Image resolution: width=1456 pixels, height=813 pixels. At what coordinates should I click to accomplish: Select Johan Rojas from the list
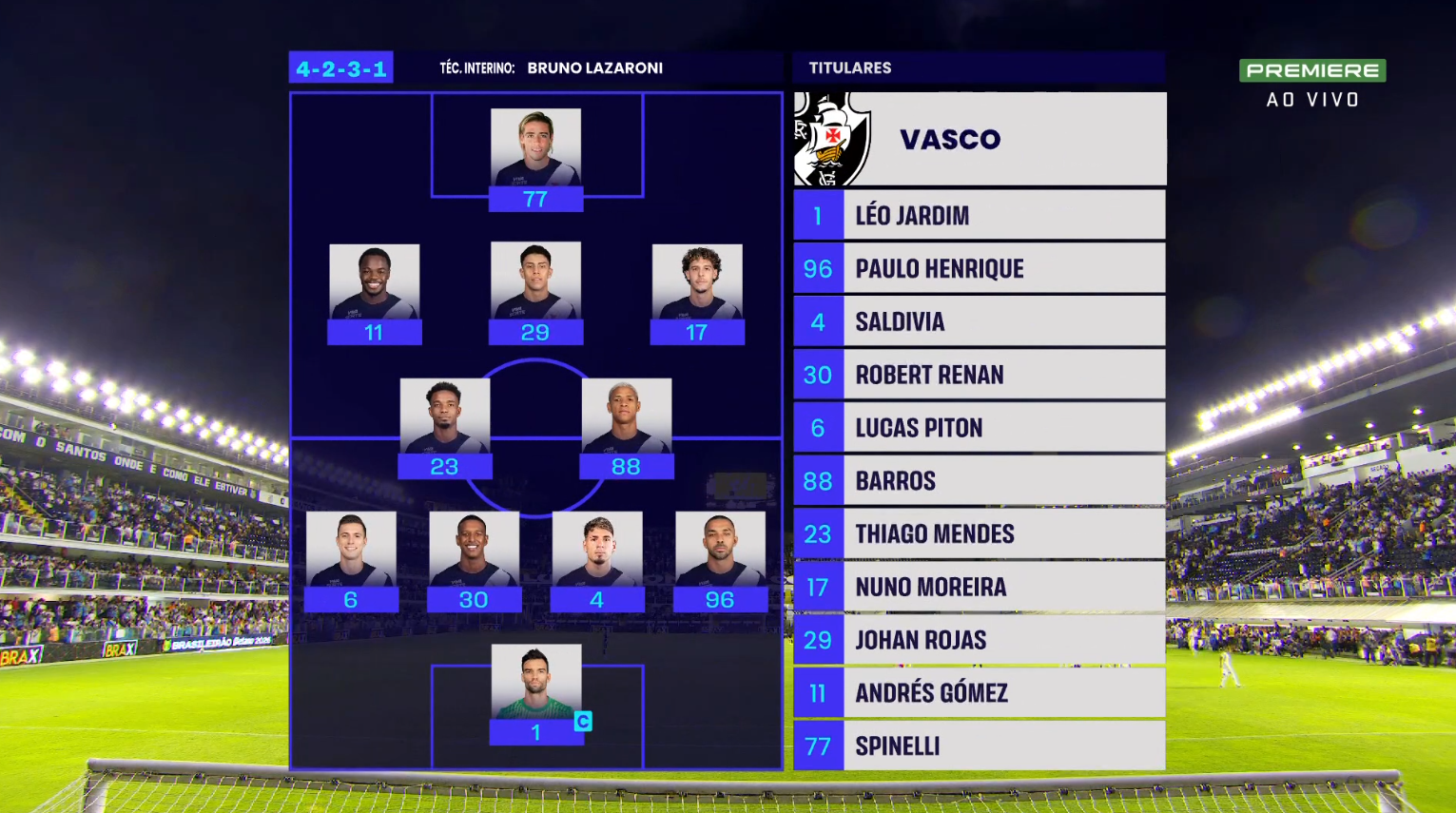(979, 640)
